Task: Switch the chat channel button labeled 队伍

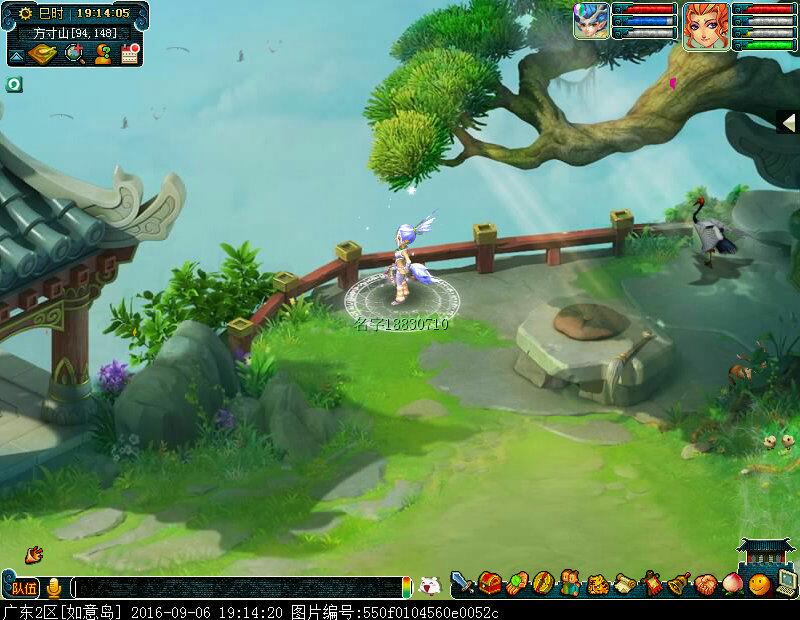Action: (x=24, y=587)
